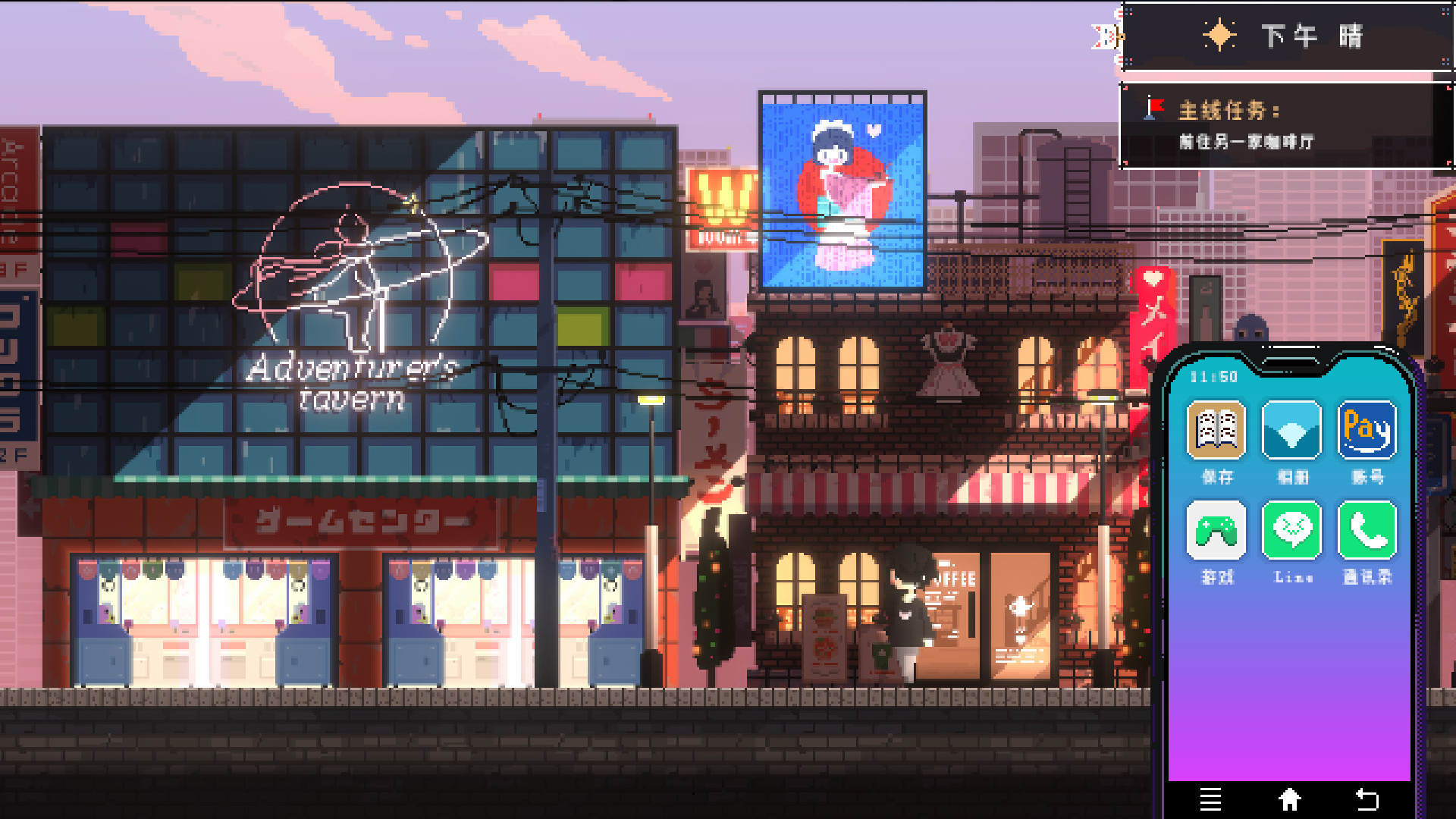Click the 下午 晴 weather banner

click(x=1289, y=36)
